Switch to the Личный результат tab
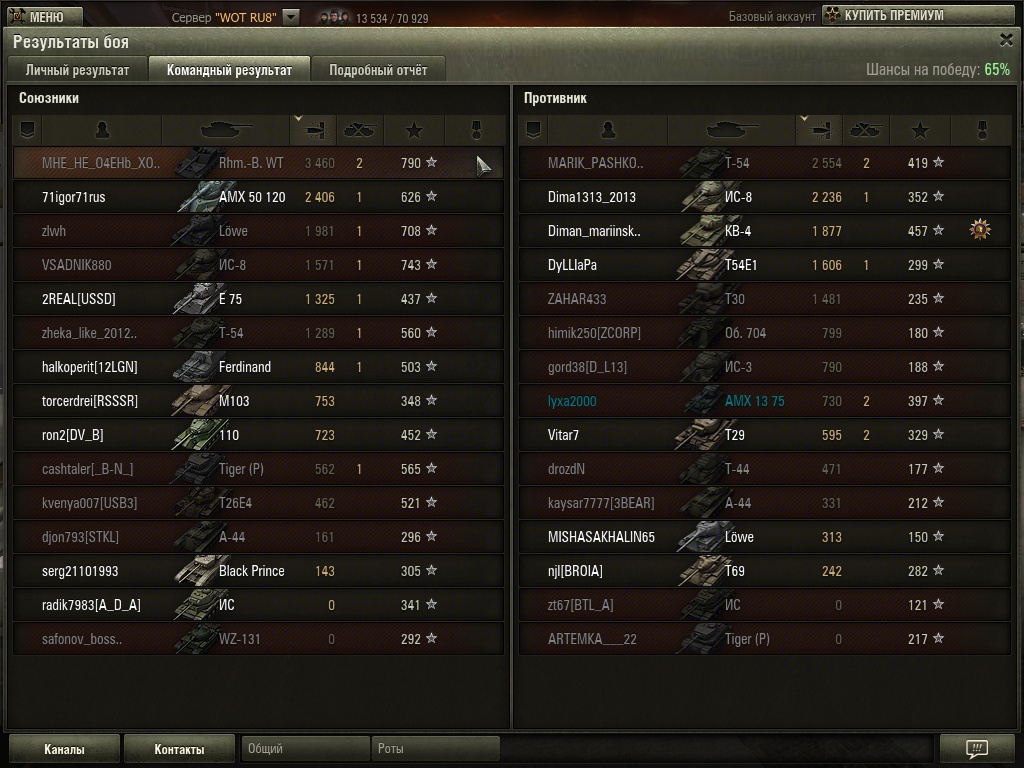 pyautogui.click(x=77, y=70)
